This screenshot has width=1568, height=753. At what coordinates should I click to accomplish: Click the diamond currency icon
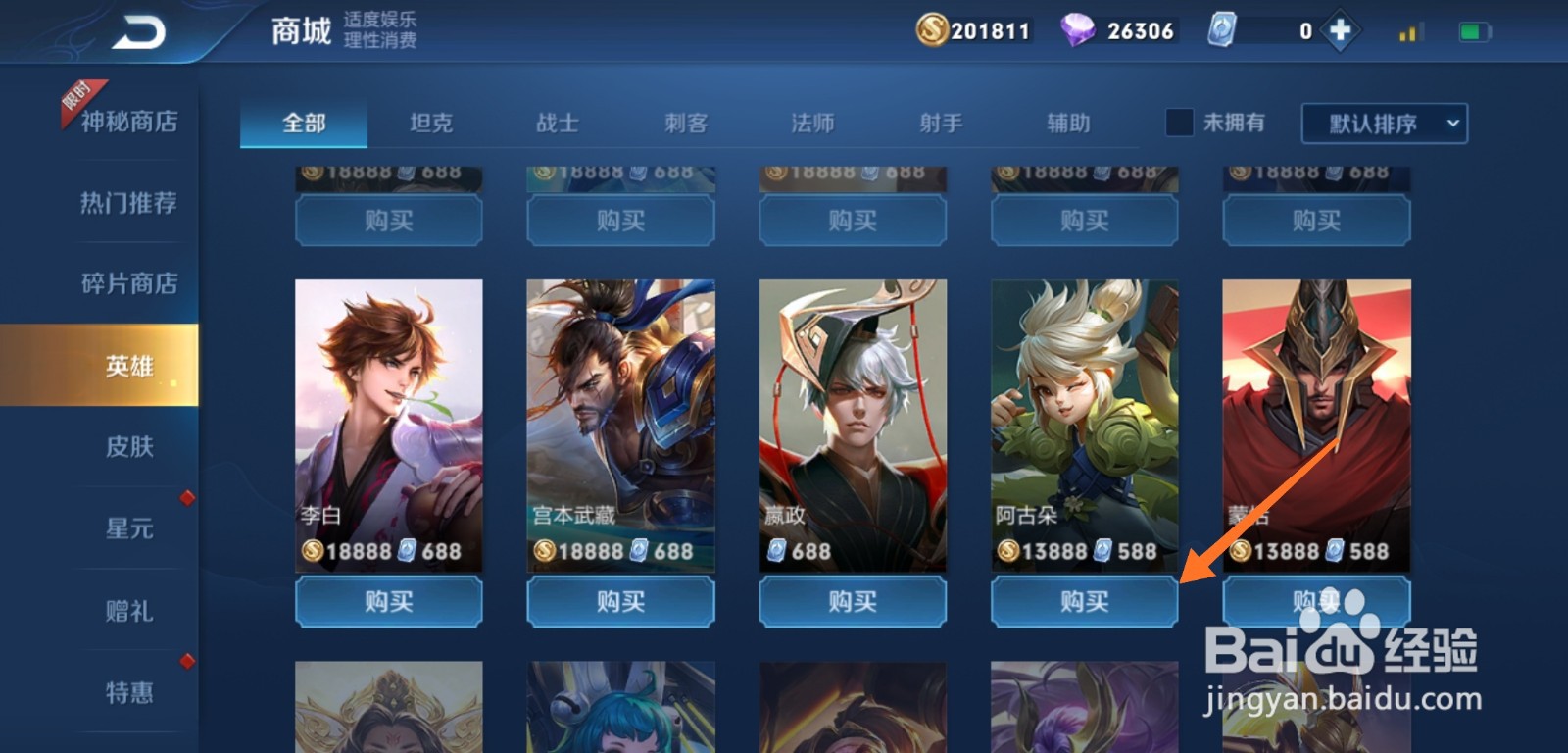pos(1075,30)
